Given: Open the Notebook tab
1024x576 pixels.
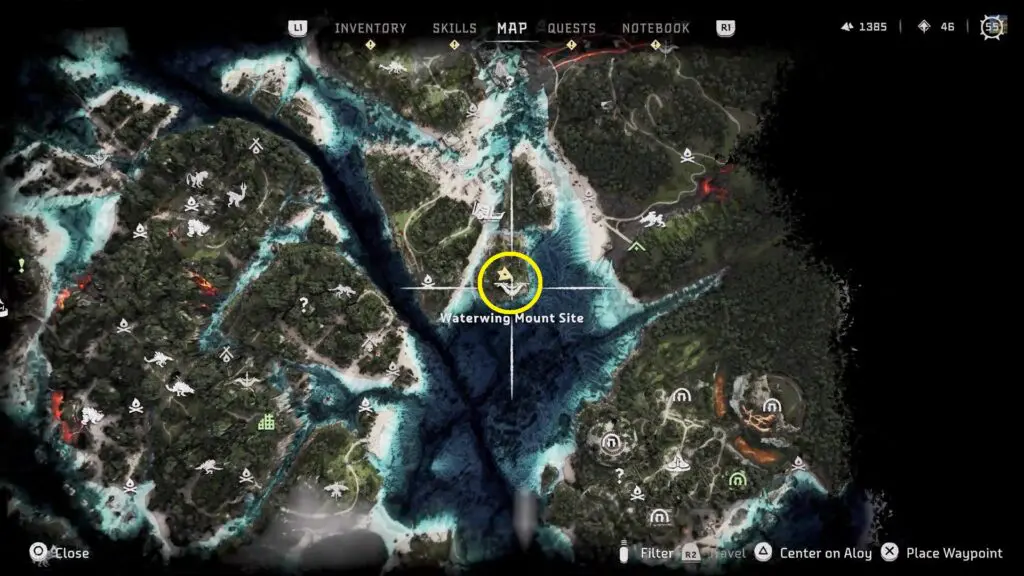Looking at the screenshot, I should tap(656, 28).
